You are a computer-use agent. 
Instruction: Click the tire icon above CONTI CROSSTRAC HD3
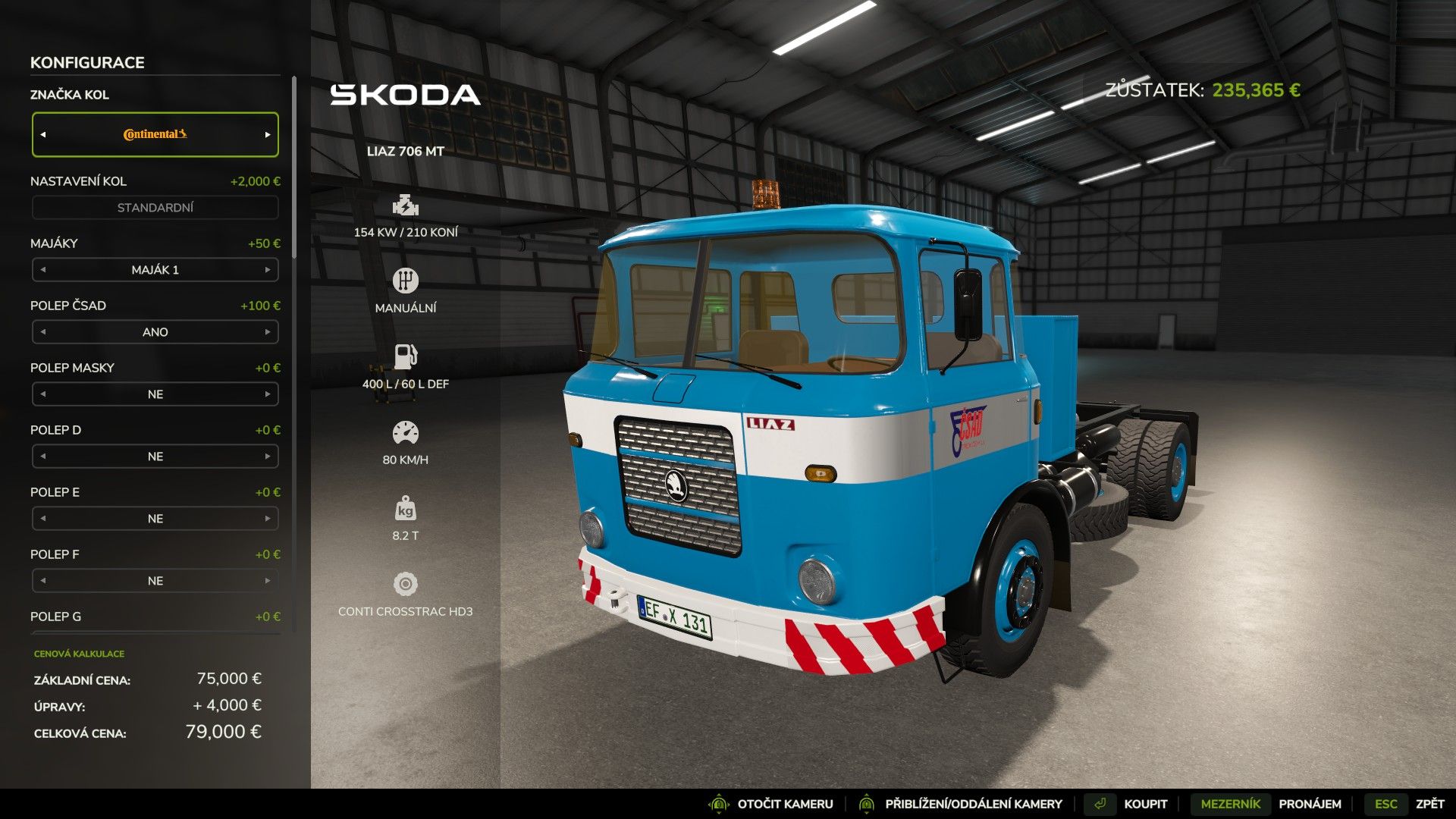[x=406, y=582]
